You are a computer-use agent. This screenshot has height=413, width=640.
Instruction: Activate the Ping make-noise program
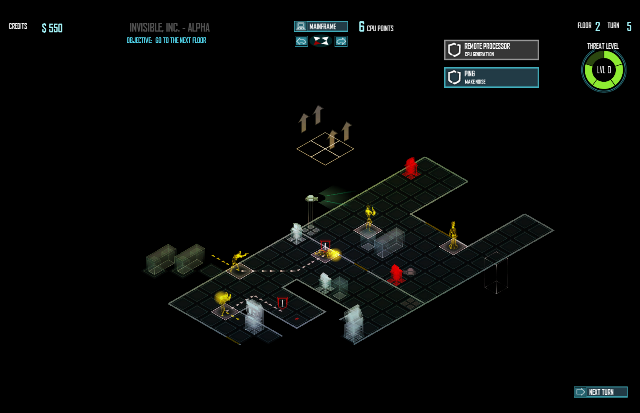pos(491,77)
